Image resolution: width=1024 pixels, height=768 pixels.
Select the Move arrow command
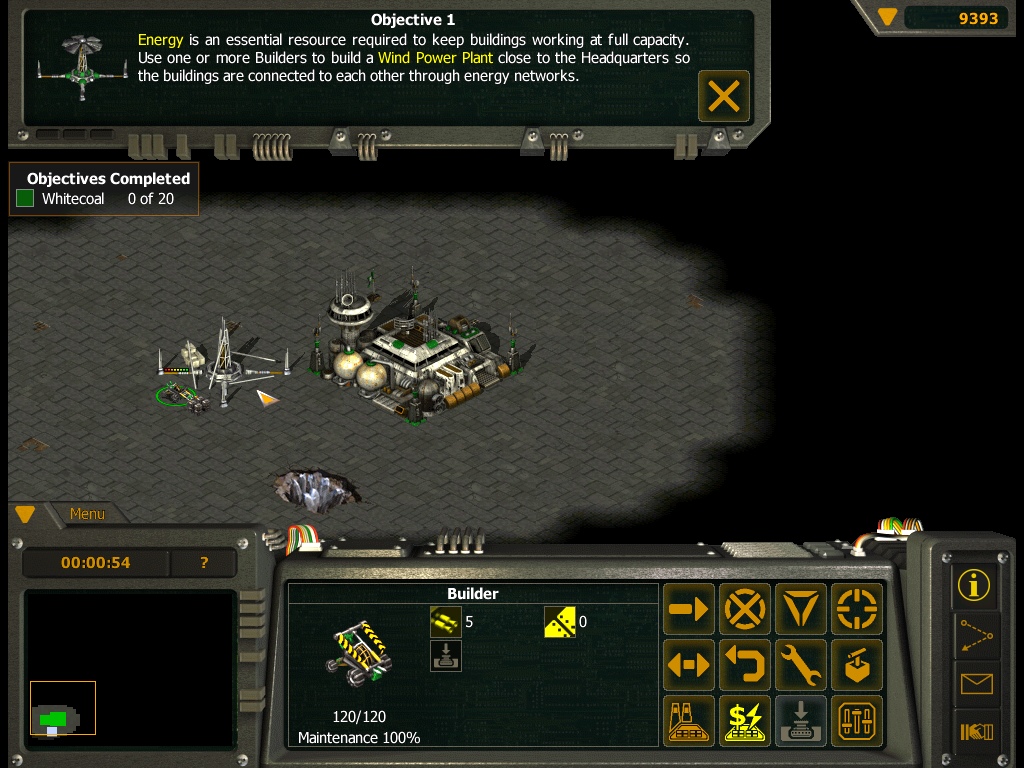[689, 609]
